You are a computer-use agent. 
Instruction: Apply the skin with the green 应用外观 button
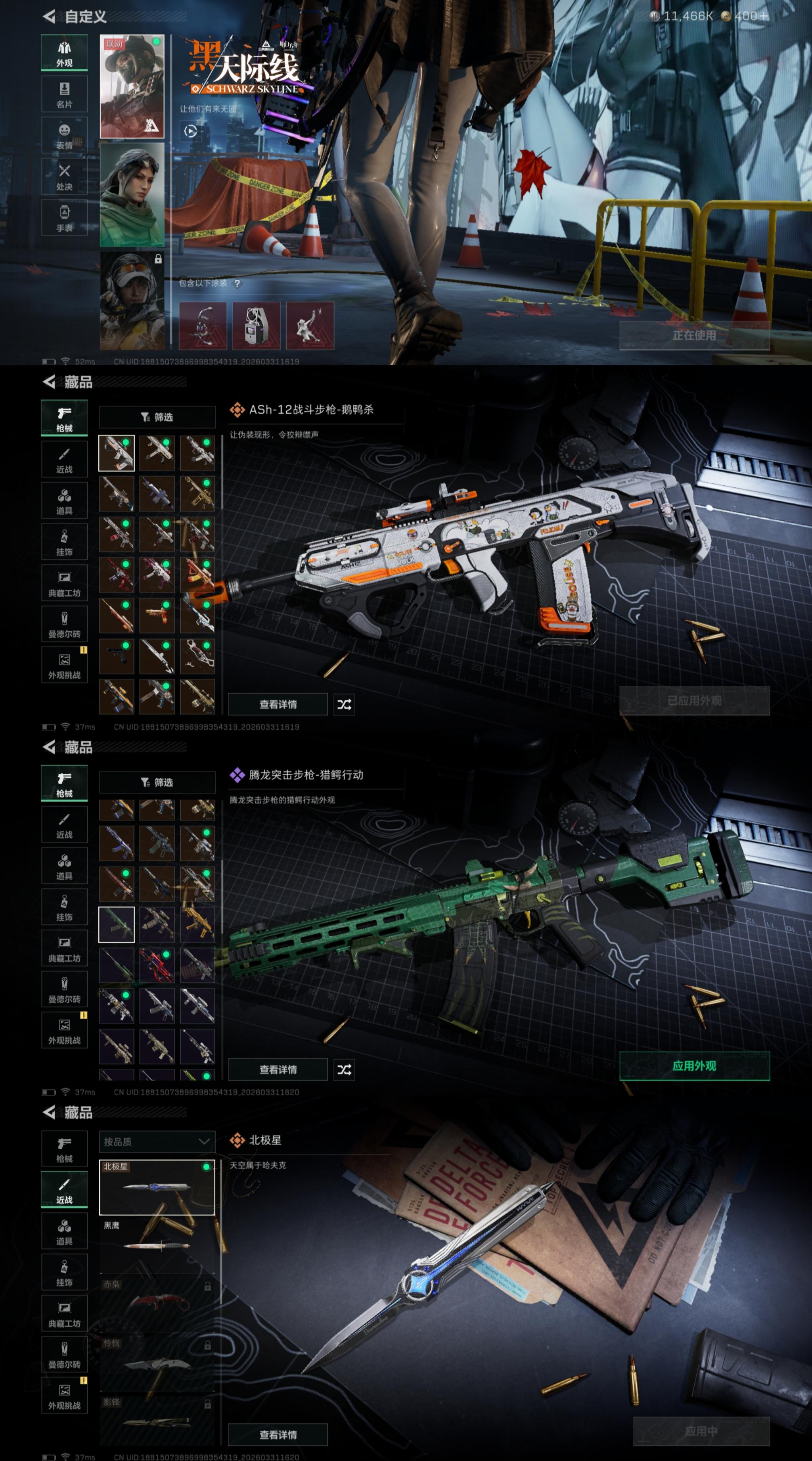click(x=694, y=1066)
